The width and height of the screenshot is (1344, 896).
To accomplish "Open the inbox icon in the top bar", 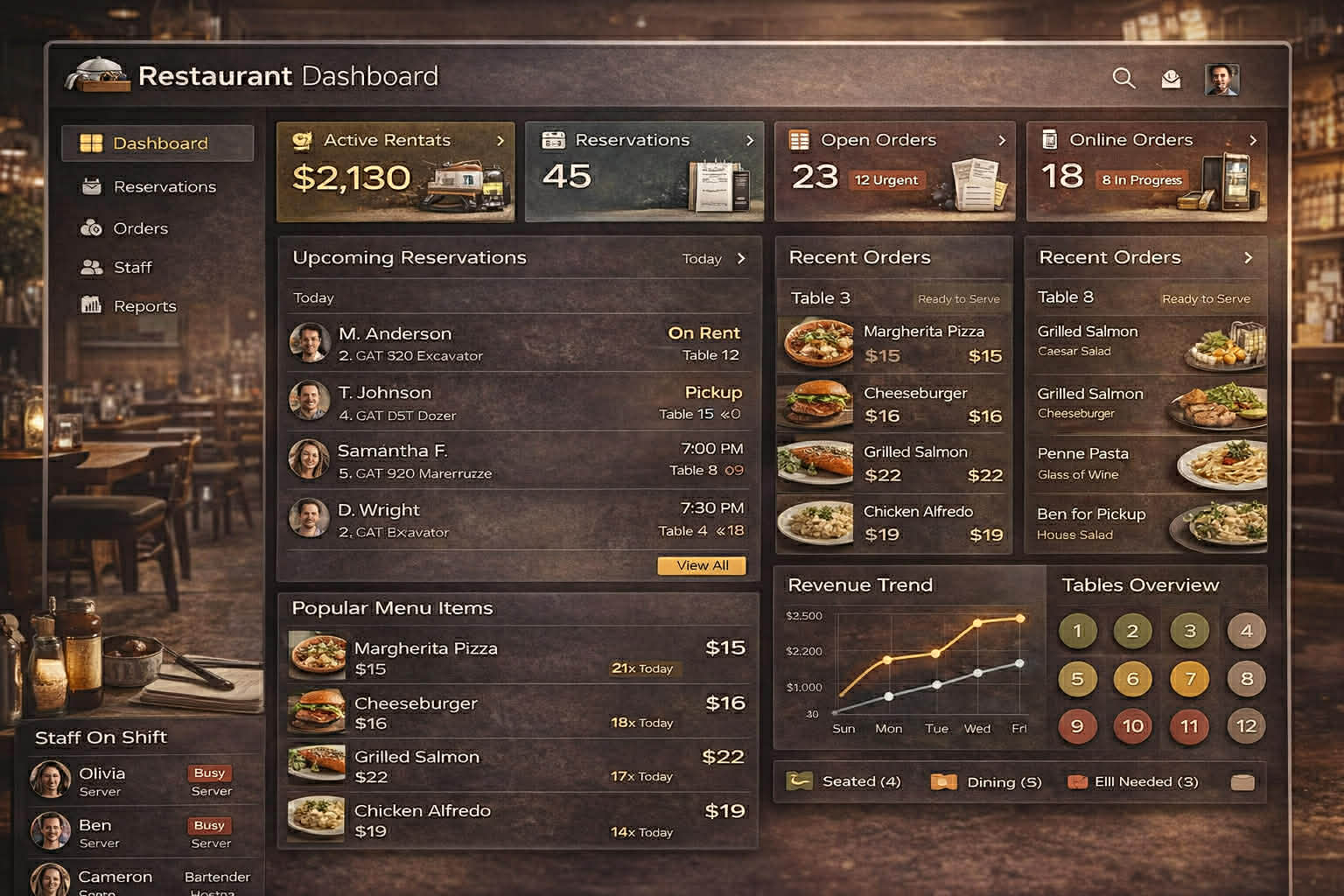I will (x=1172, y=78).
